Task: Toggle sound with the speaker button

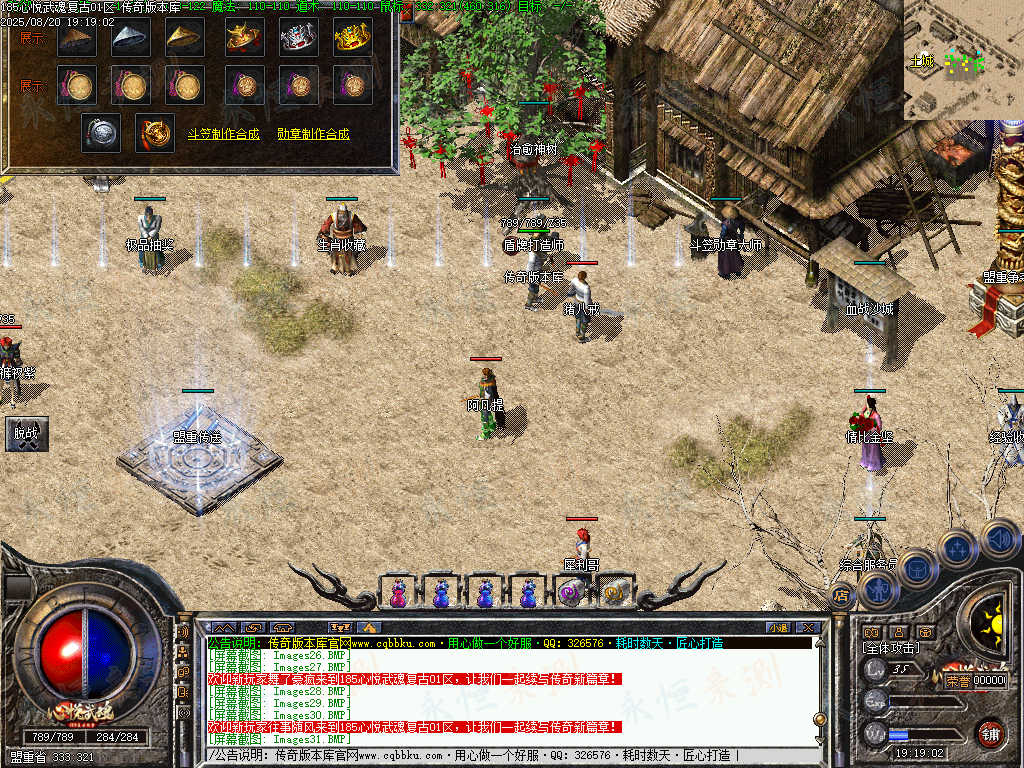Action: click(x=998, y=539)
